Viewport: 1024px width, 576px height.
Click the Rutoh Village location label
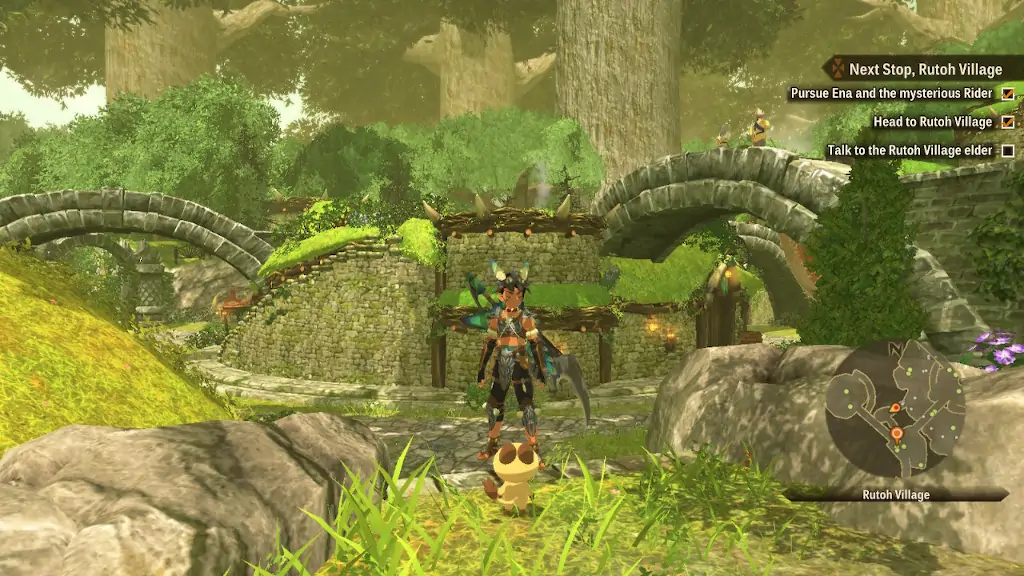point(896,494)
